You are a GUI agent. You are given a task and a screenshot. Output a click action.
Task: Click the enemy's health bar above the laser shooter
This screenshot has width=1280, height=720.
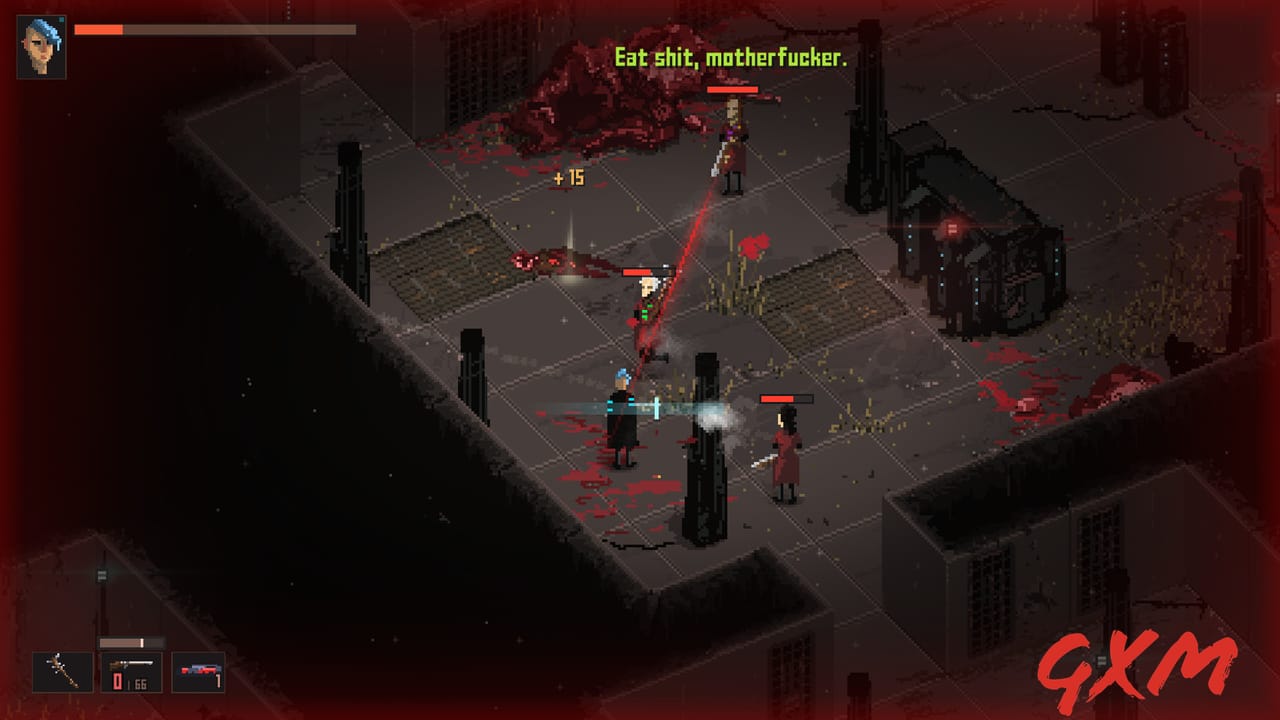point(649,271)
